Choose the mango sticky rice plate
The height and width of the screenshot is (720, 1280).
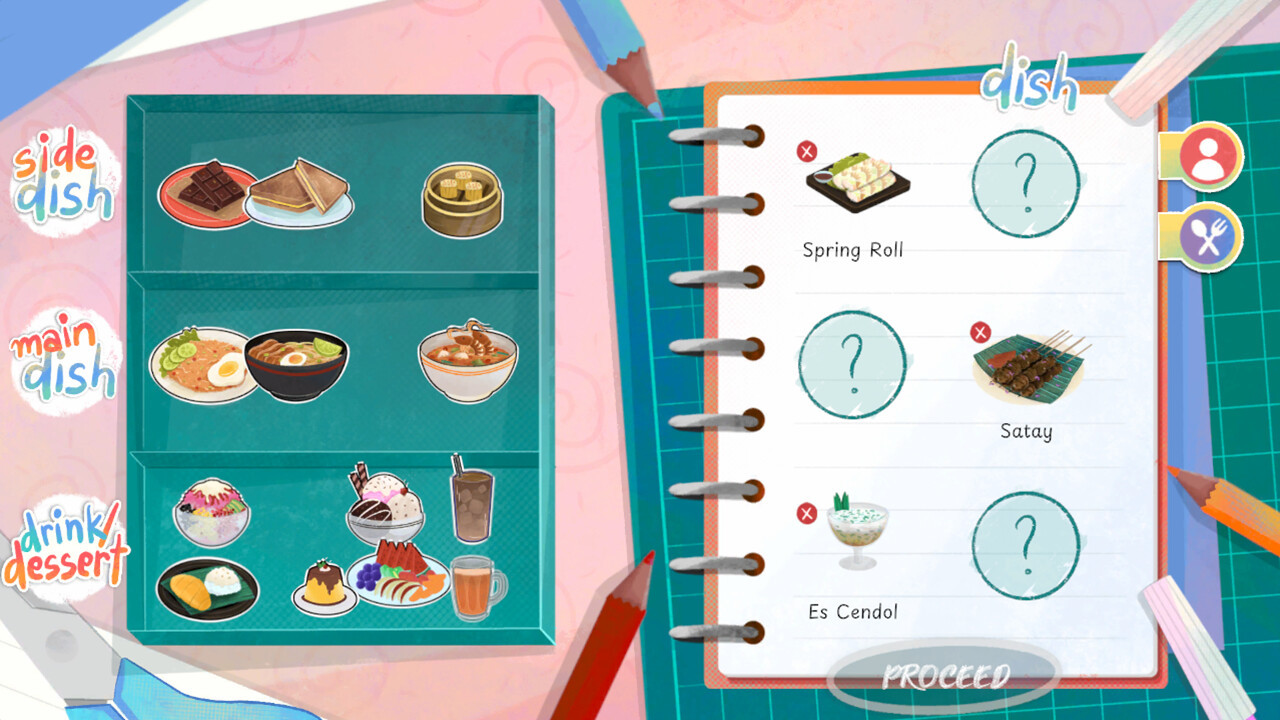tap(207, 588)
